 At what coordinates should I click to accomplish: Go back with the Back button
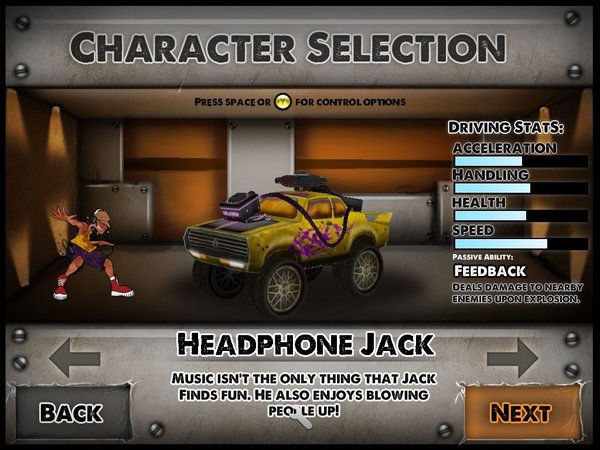pyautogui.click(x=73, y=411)
